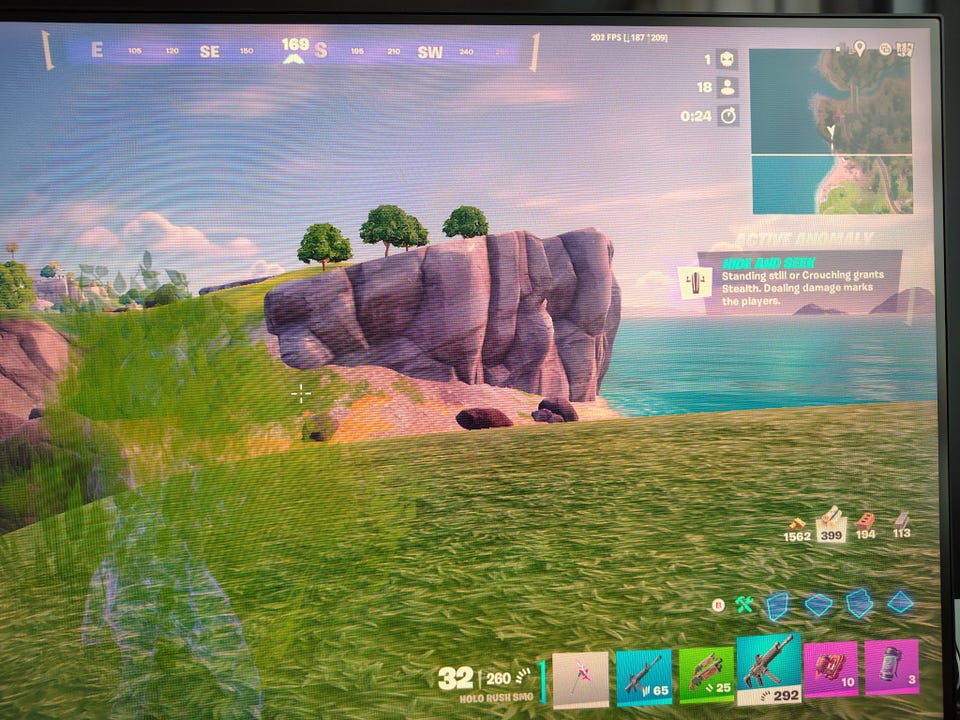The image size is (960, 720).
Task: Switch to the green shotgun slot
Action: pos(706,674)
